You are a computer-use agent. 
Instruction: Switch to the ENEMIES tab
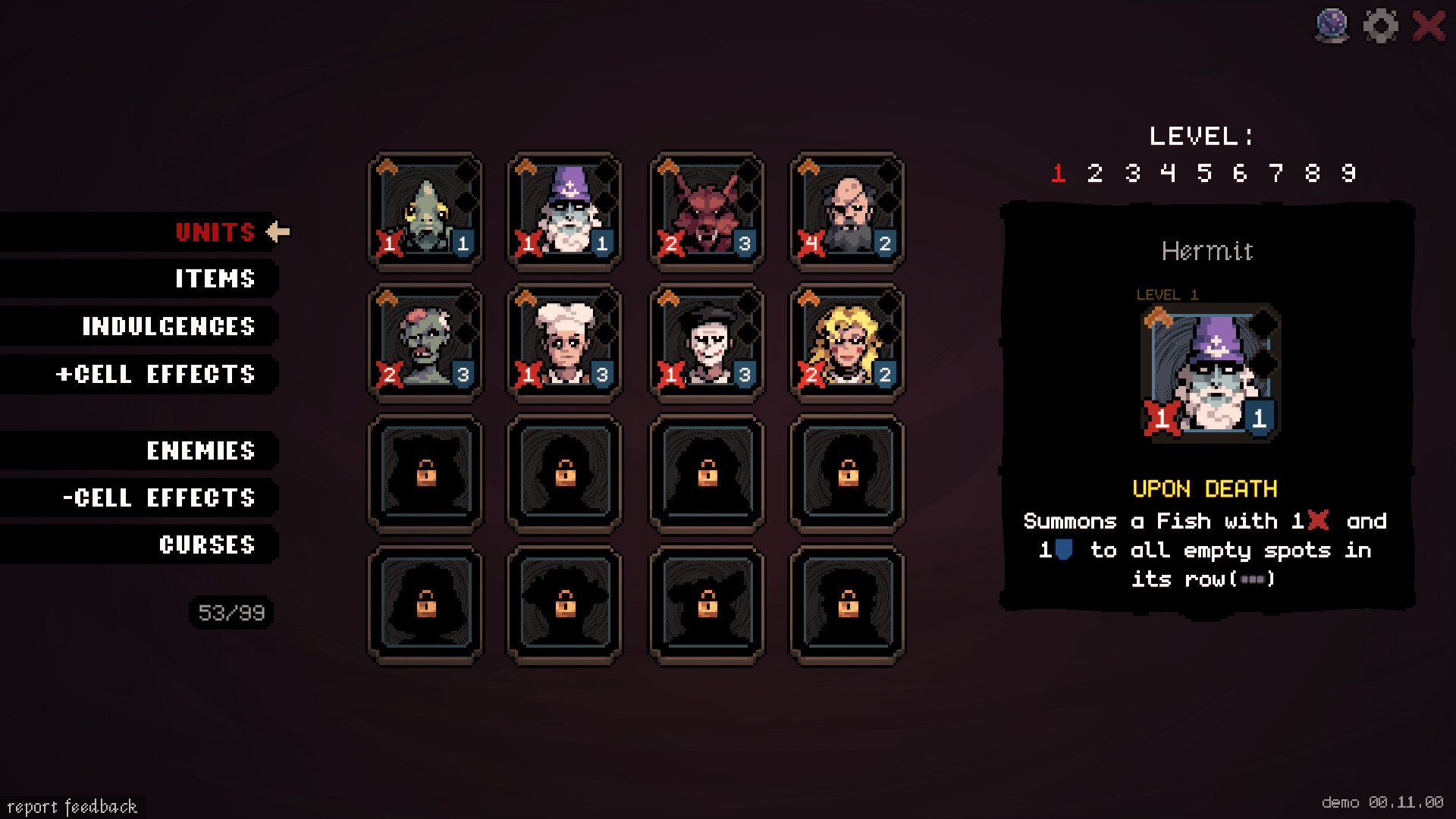[201, 451]
